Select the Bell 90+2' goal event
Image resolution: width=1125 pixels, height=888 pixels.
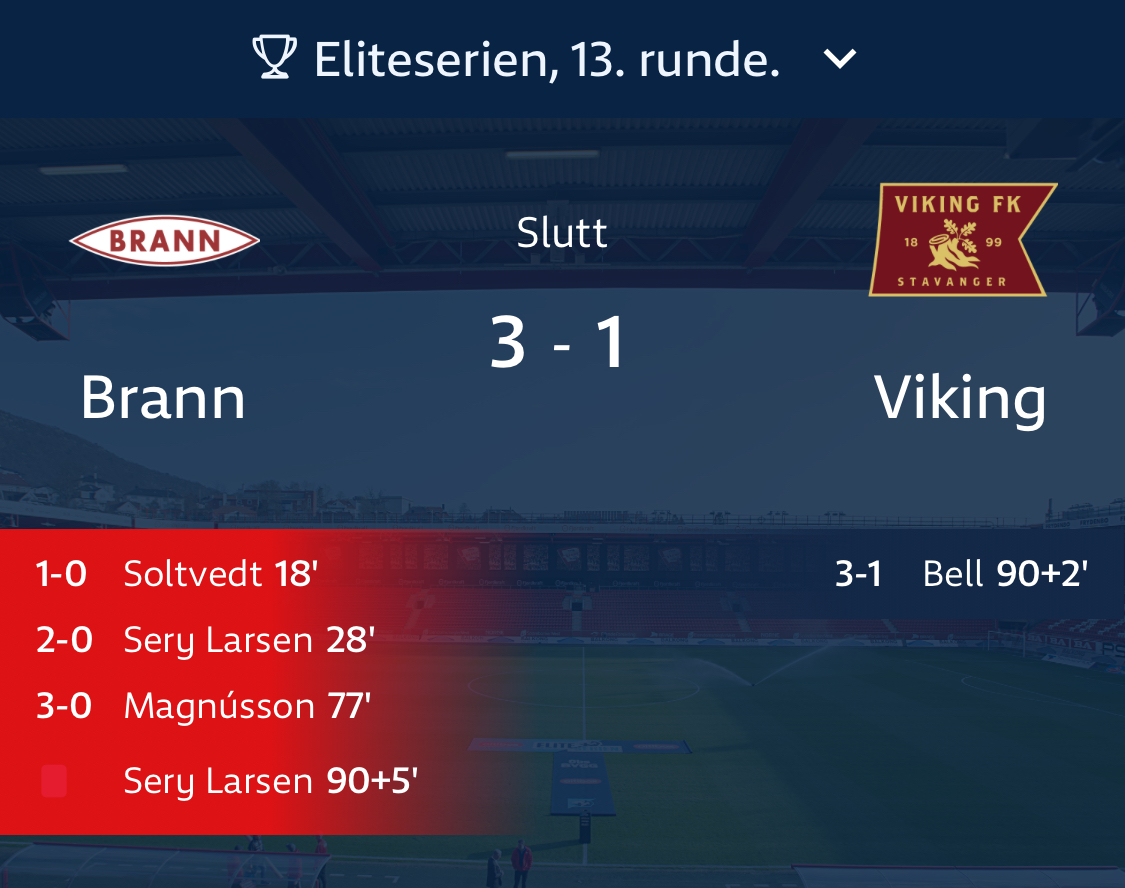point(1004,574)
